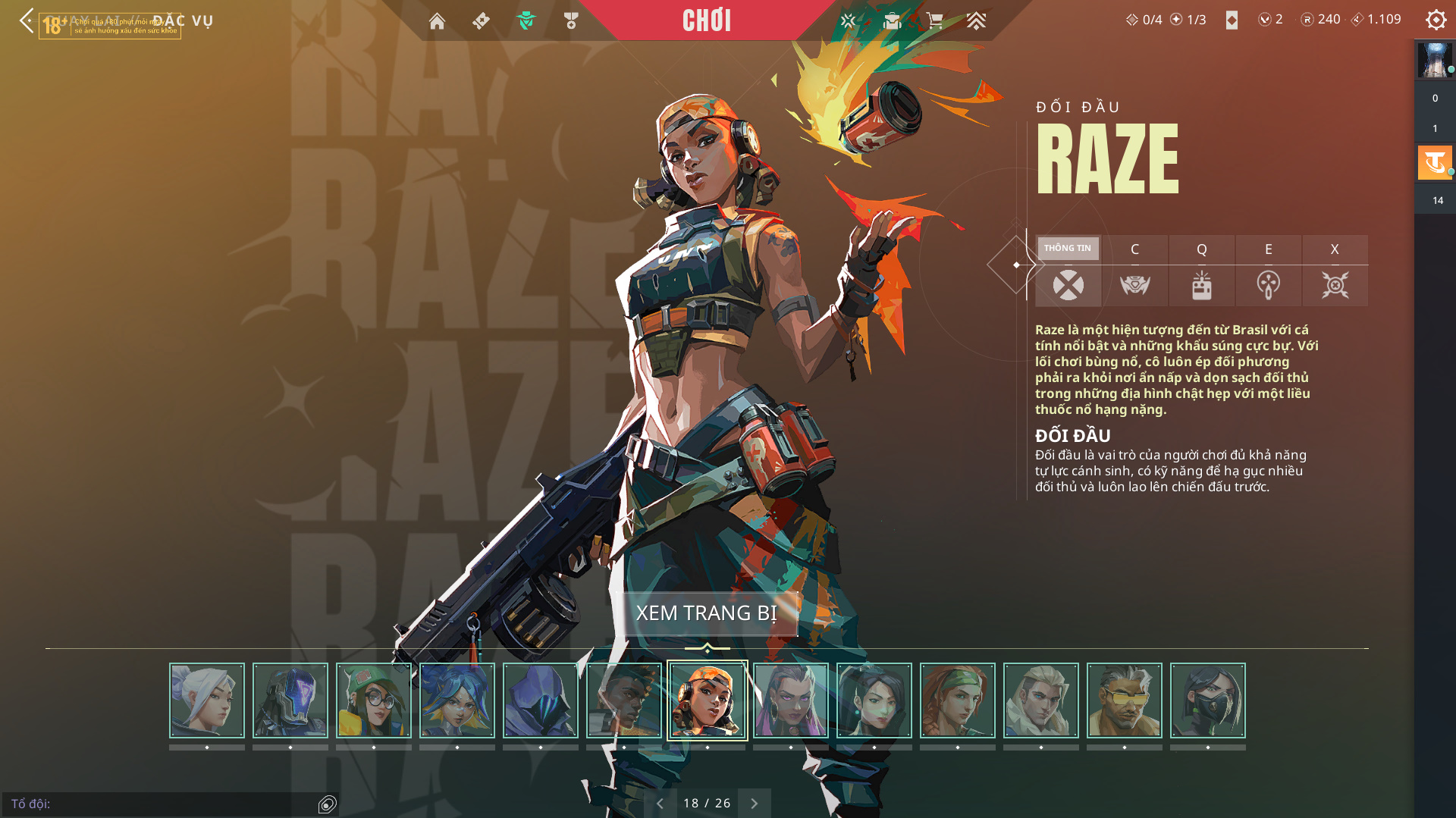The height and width of the screenshot is (818, 1456).
Task: Select the Omen hooded agent portrait
Action: click(x=541, y=700)
